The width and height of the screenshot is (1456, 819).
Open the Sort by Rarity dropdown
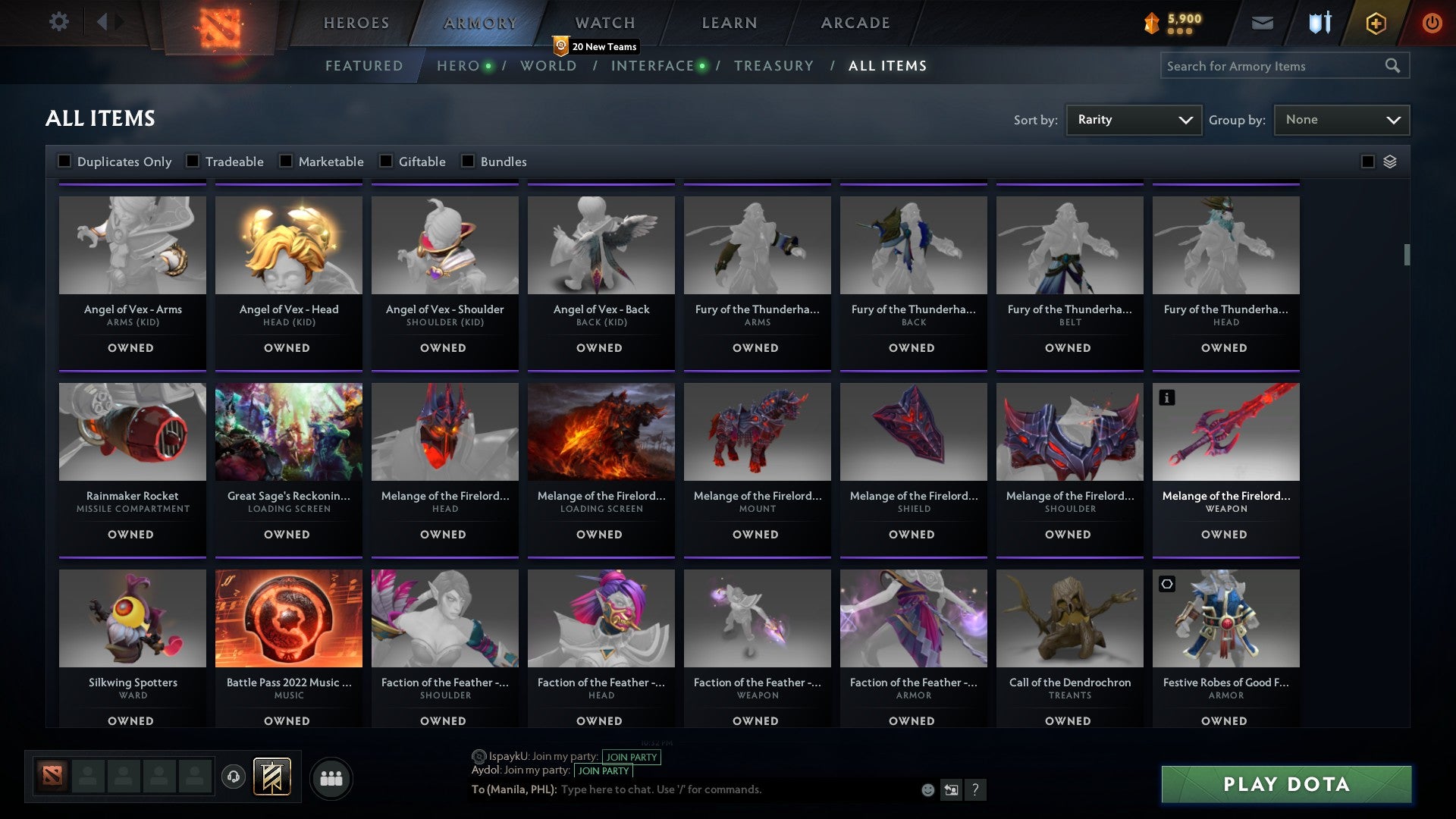(1133, 119)
